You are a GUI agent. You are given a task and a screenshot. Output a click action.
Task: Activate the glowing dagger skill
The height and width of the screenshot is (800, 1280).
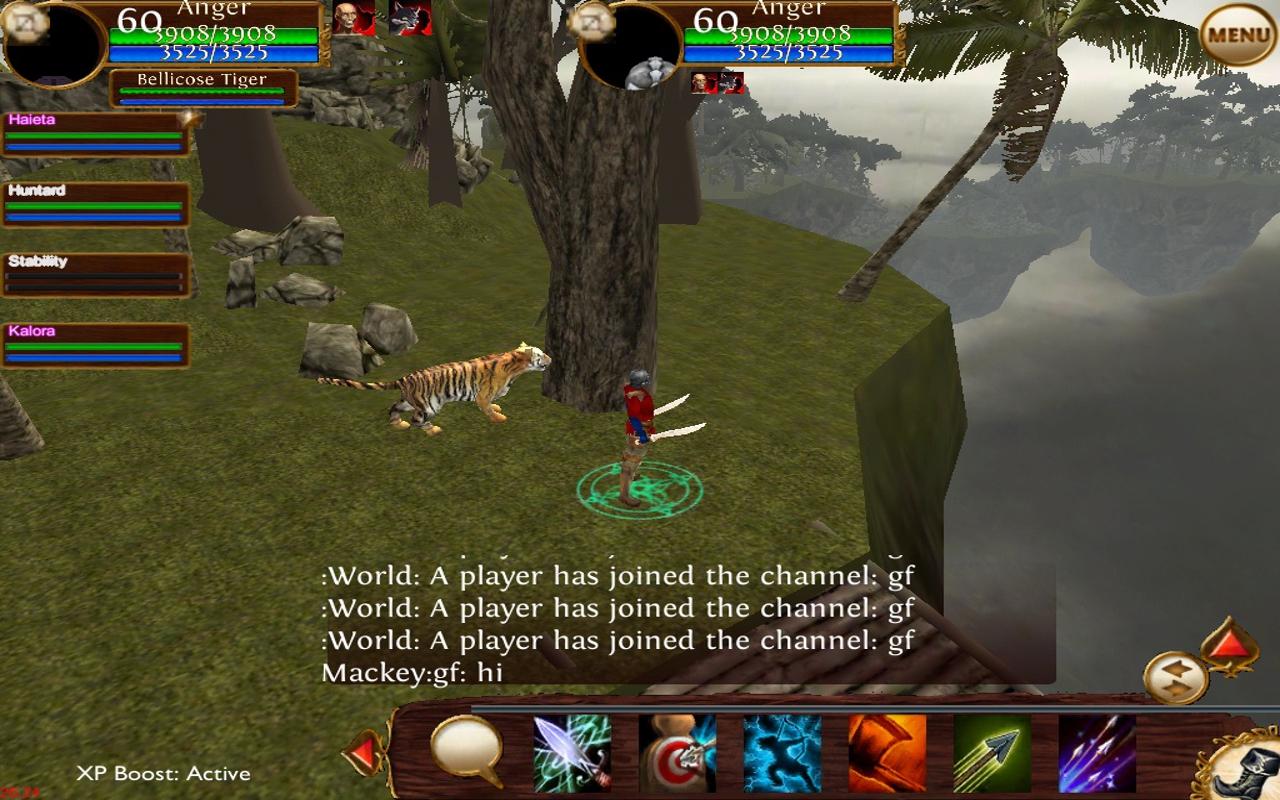pyautogui.click(x=571, y=753)
